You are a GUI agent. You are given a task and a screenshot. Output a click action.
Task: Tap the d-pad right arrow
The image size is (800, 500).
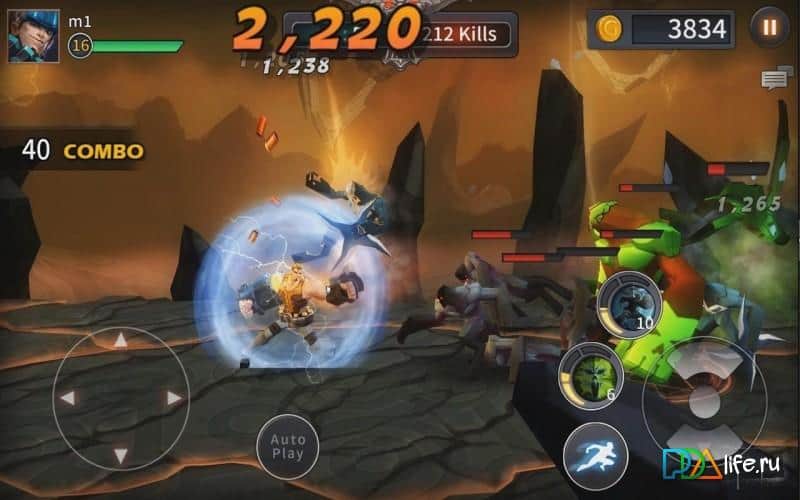point(173,398)
